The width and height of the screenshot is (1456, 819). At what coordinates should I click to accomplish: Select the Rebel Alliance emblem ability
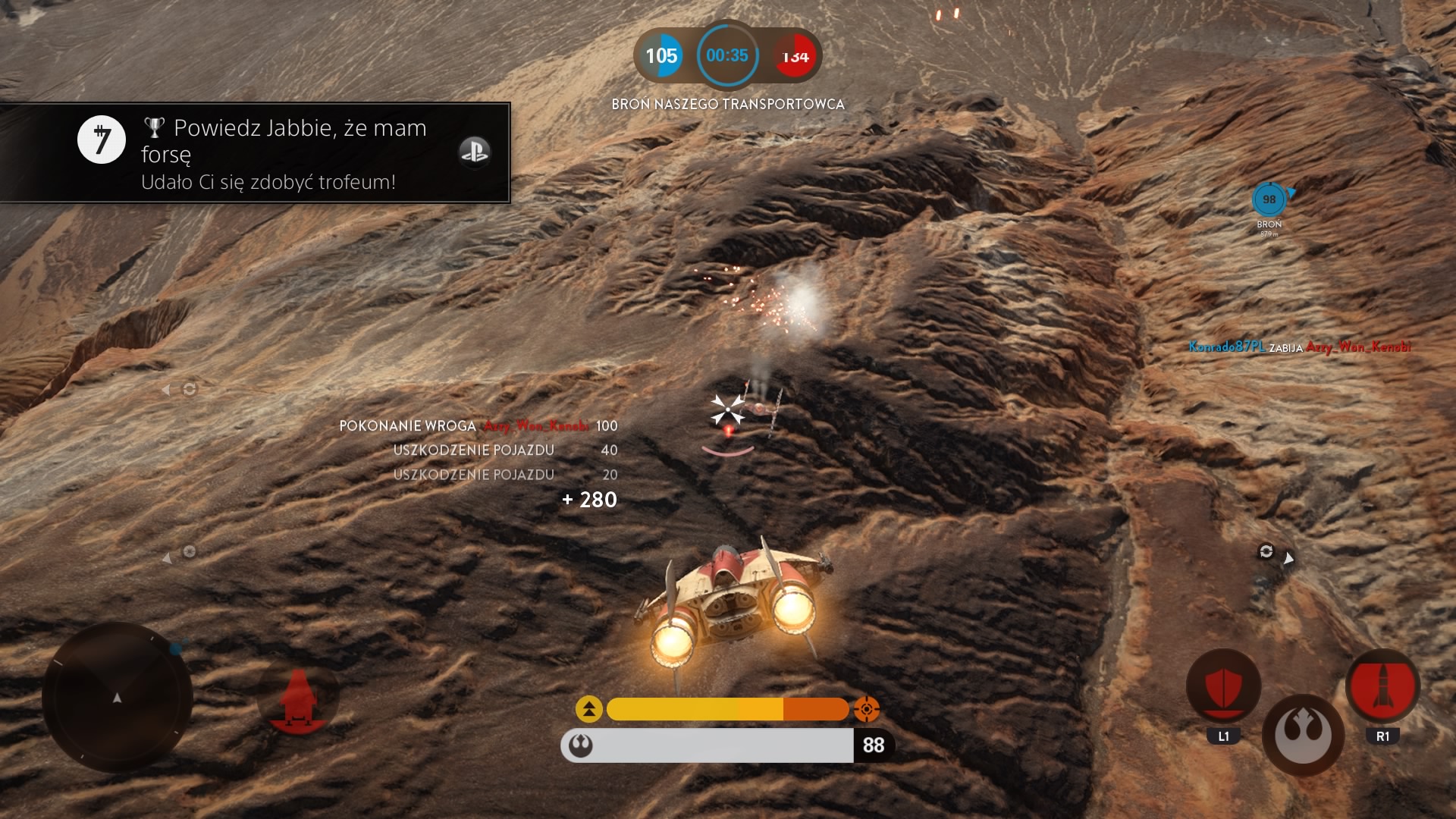pyautogui.click(x=1303, y=735)
